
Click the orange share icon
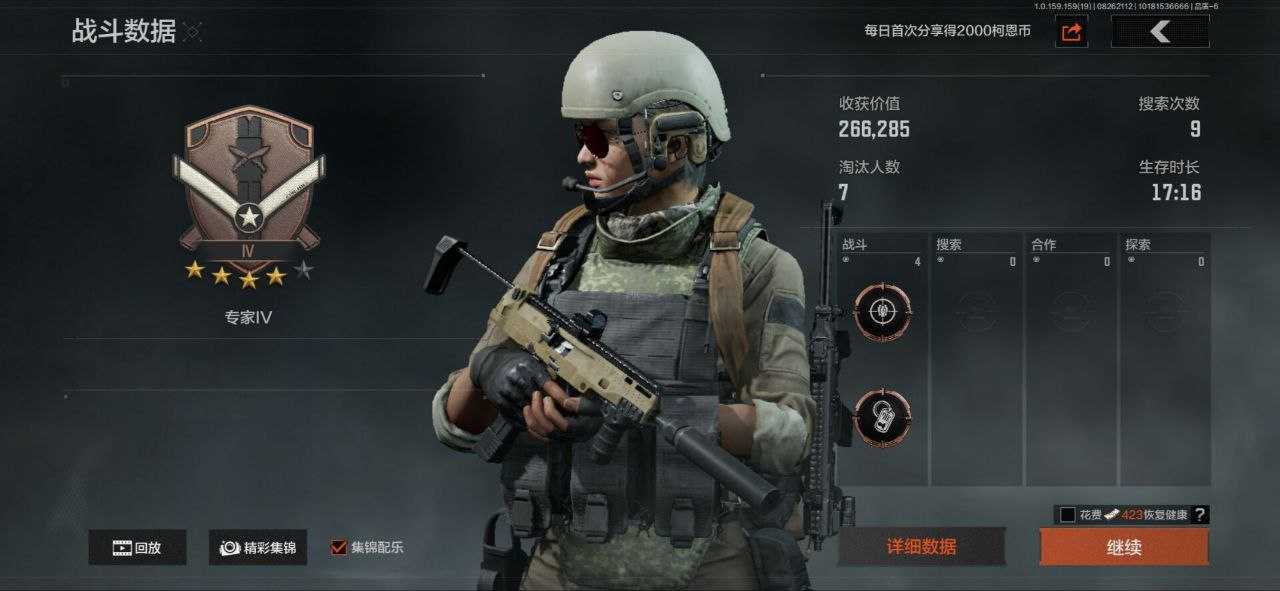1071,32
